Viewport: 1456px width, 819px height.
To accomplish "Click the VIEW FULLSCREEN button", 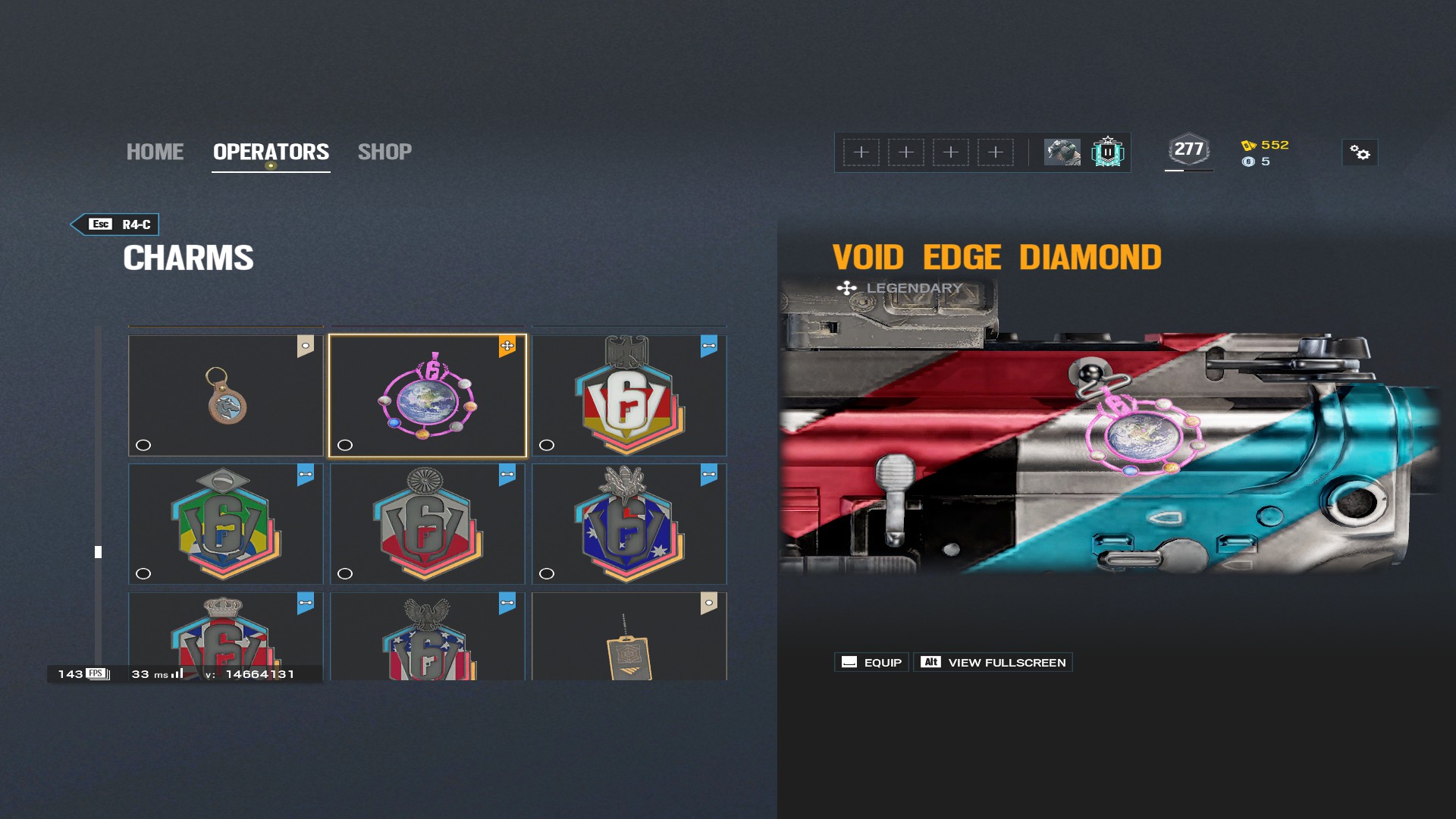I will [992, 662].
